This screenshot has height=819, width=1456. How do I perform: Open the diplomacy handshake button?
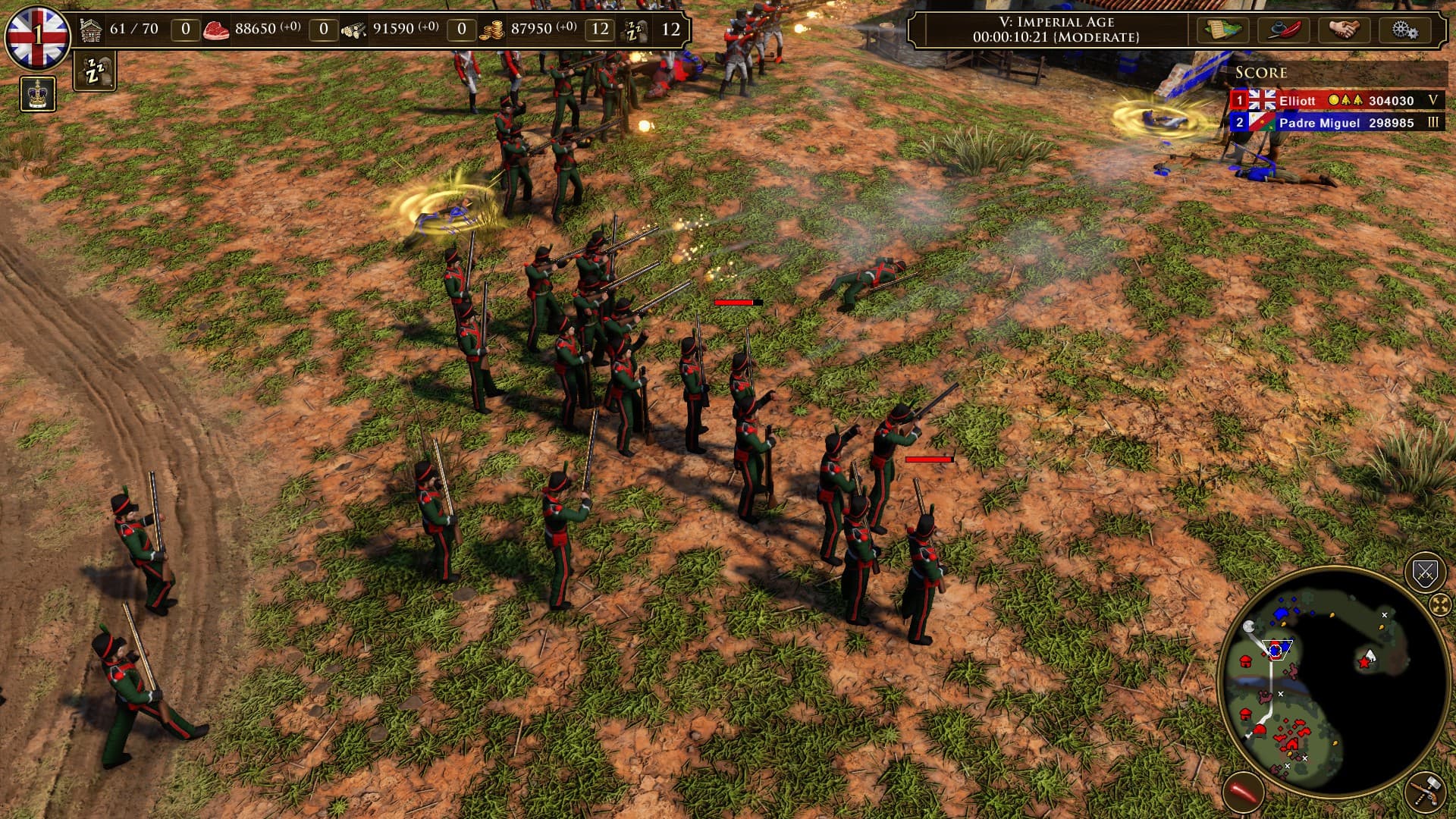[1345, 30]
